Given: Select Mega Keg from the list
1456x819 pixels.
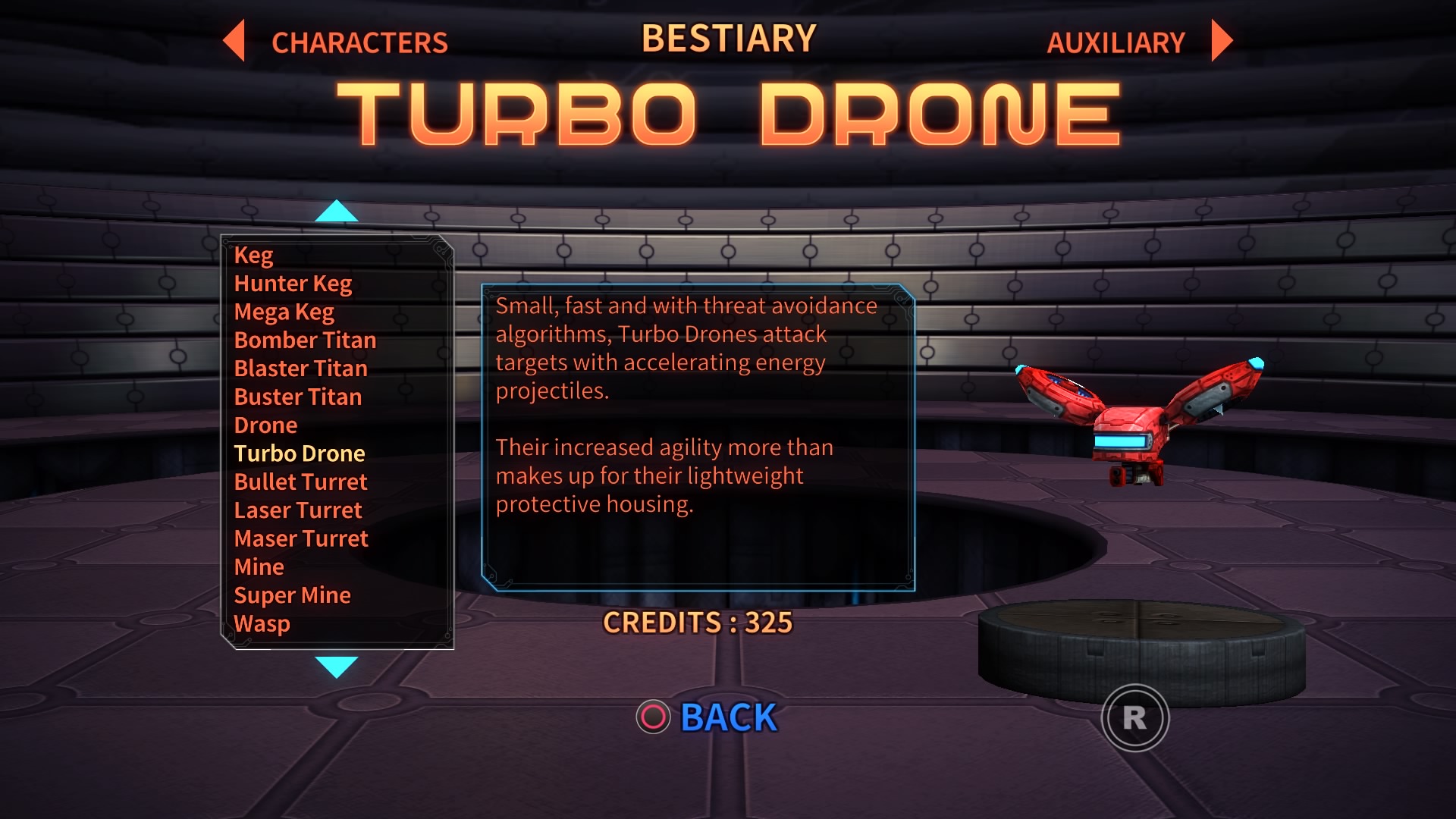Looking at the screenshot, I should tap(284, 312).
